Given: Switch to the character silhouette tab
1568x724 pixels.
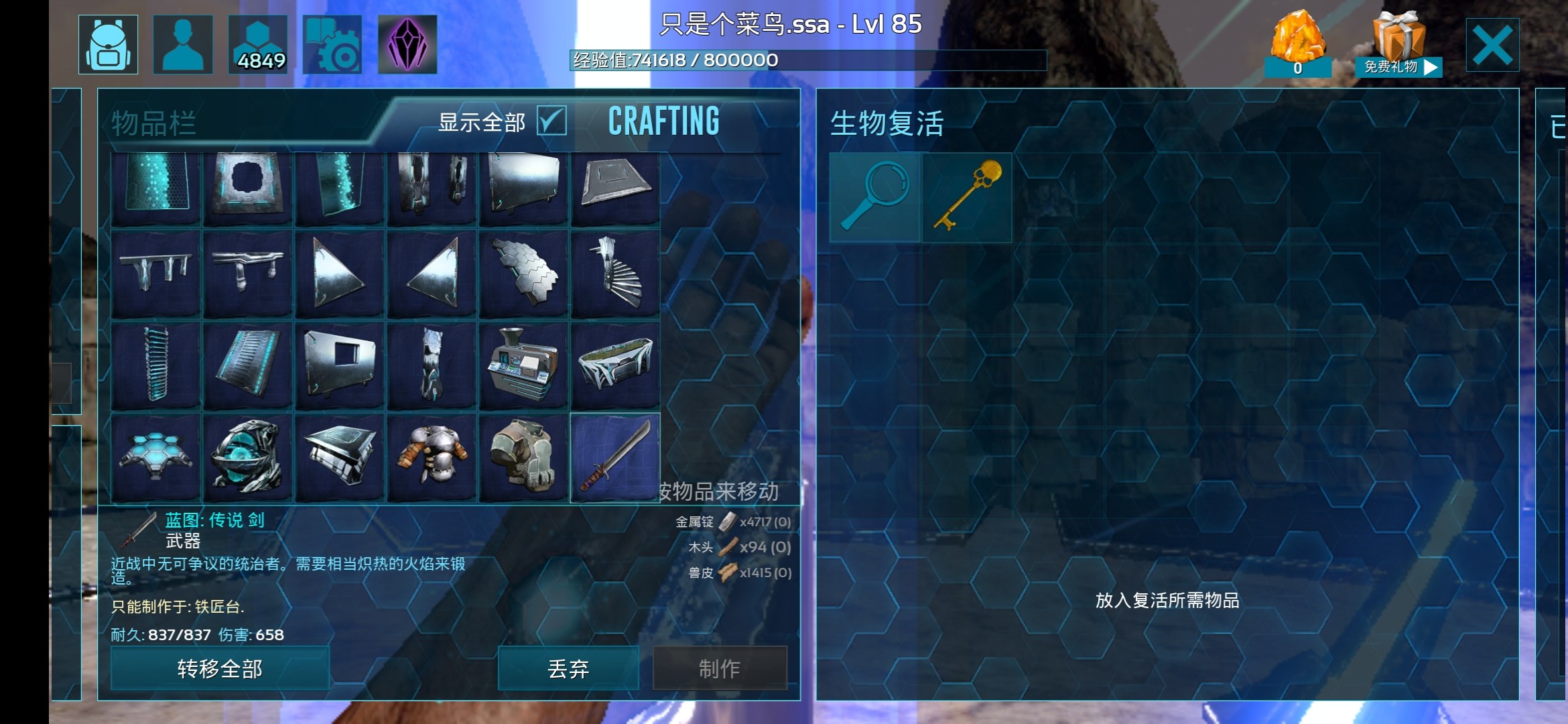Looking at the screenshot, I should pos(183,44).
